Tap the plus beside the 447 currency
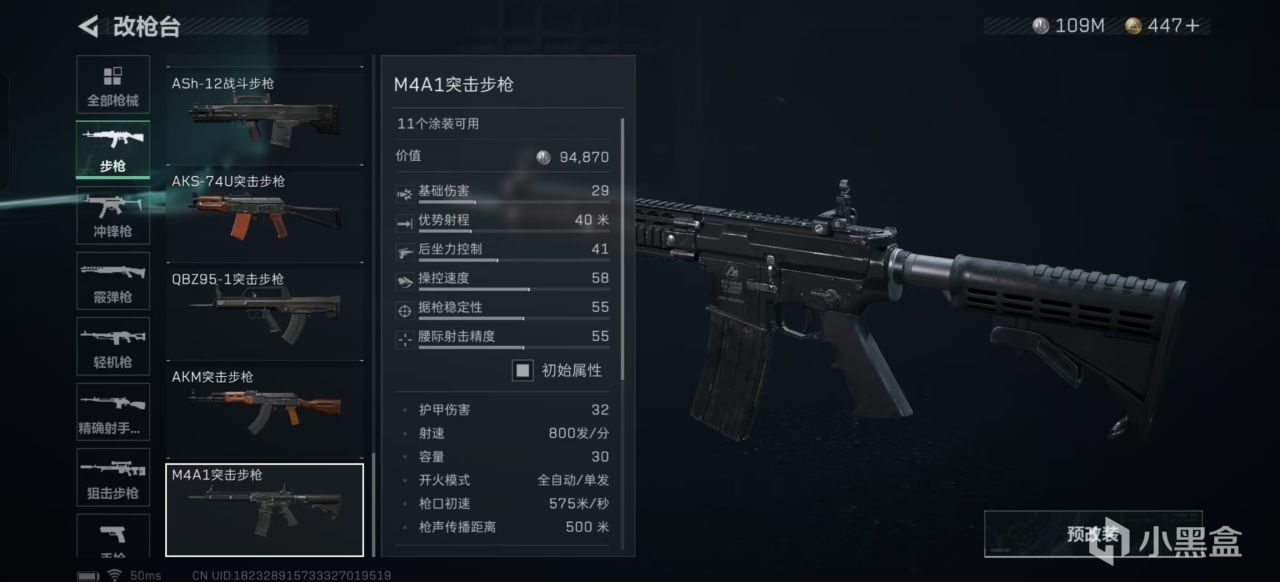Viewport: 1280px width, 582px height. click(1192, 26)
